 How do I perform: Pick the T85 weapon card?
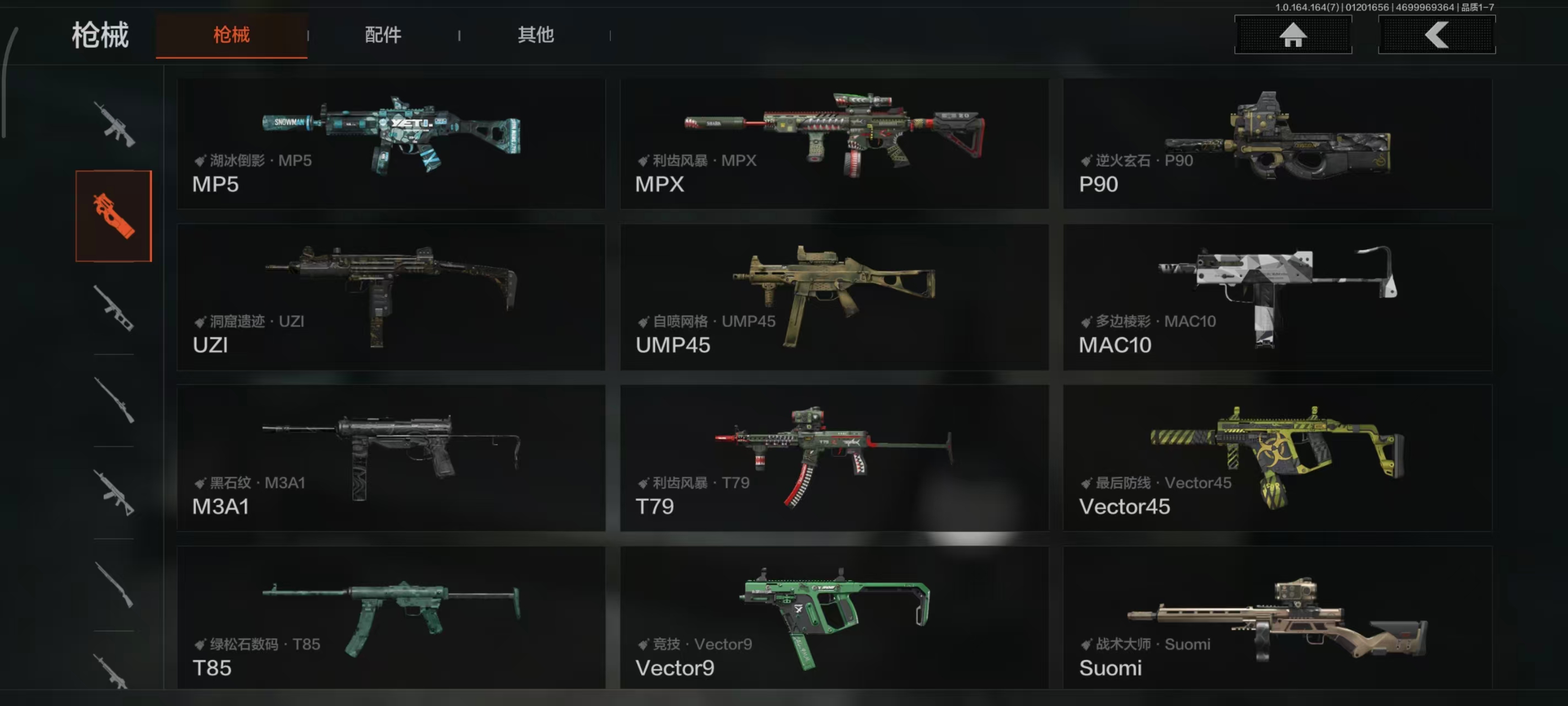(391, 617)
